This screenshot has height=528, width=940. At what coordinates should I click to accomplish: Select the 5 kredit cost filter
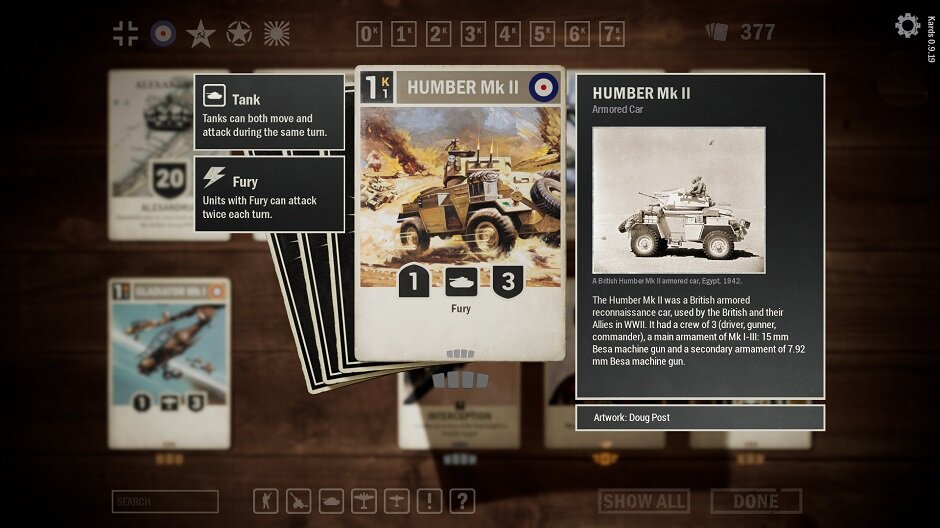click(x=543, y=34)
